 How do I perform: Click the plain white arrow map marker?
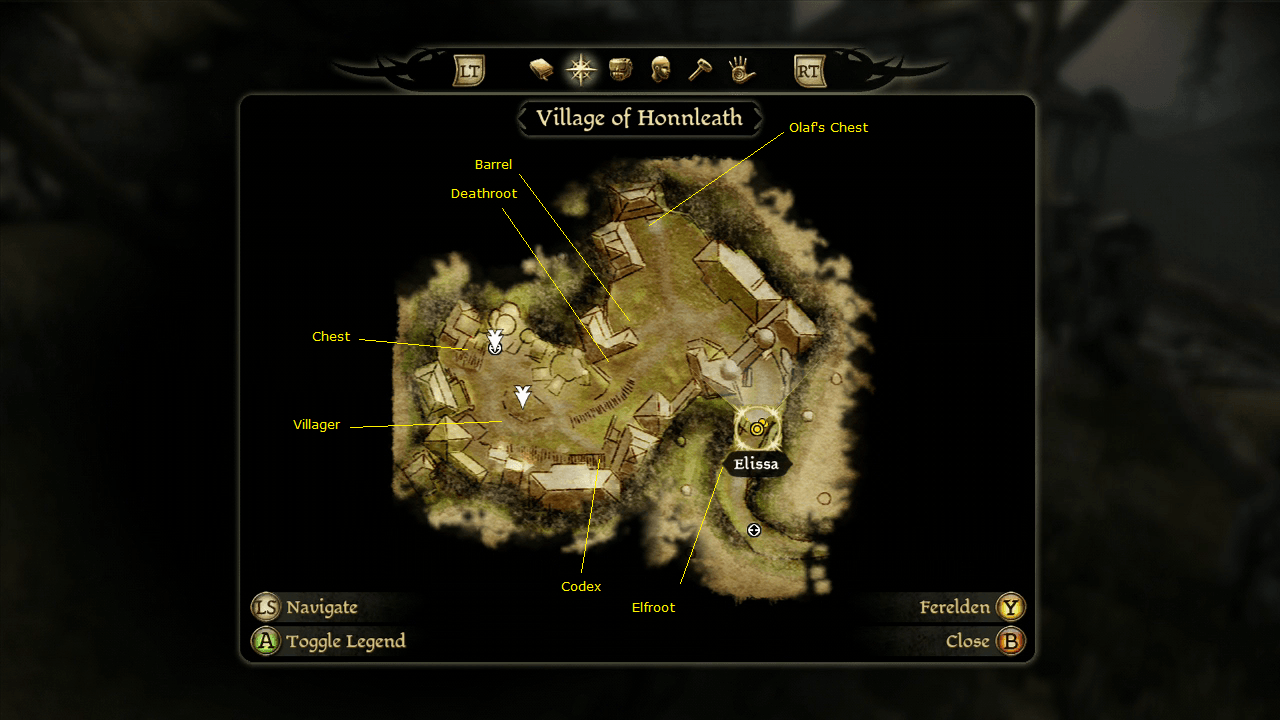click(522, 397)
